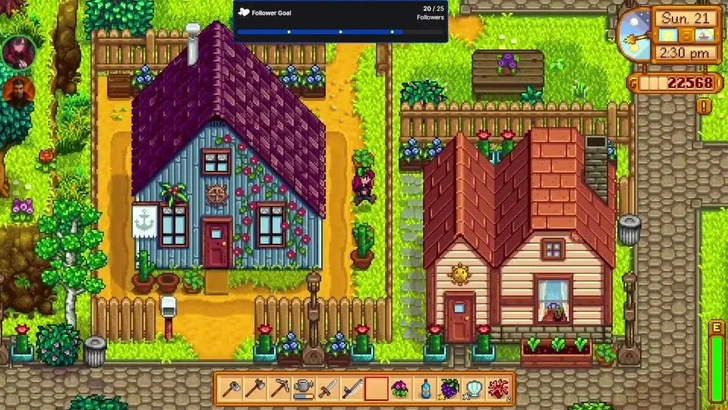Click the red-outlined empty hotbar slot
This screenshot has width=728, height=410.
point(376,388)
